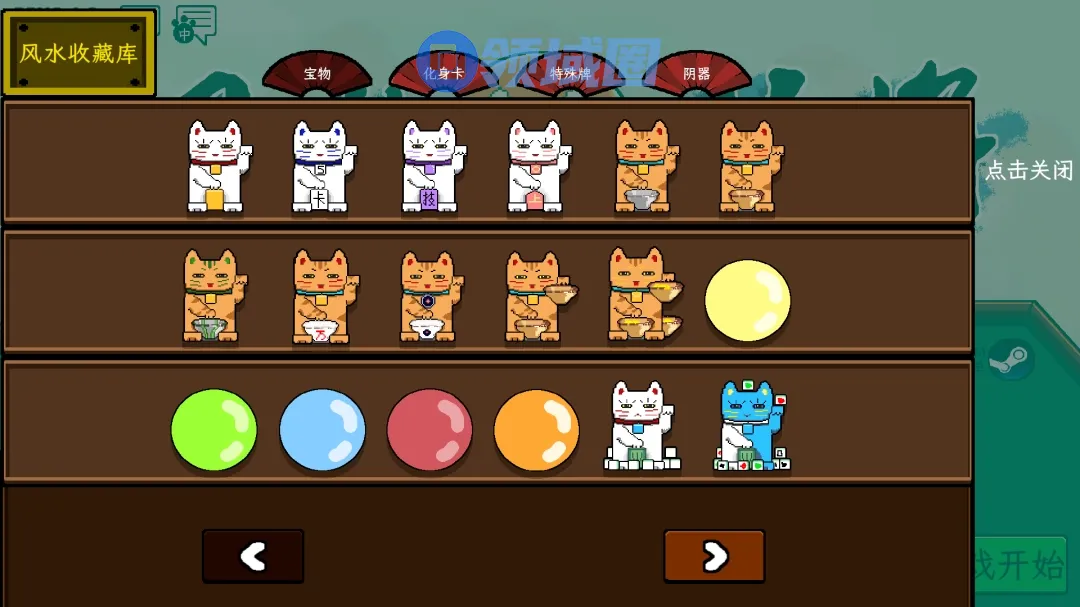
Task: Choose the orange cat holding a silver bowl
Action: tap(641, 166)
